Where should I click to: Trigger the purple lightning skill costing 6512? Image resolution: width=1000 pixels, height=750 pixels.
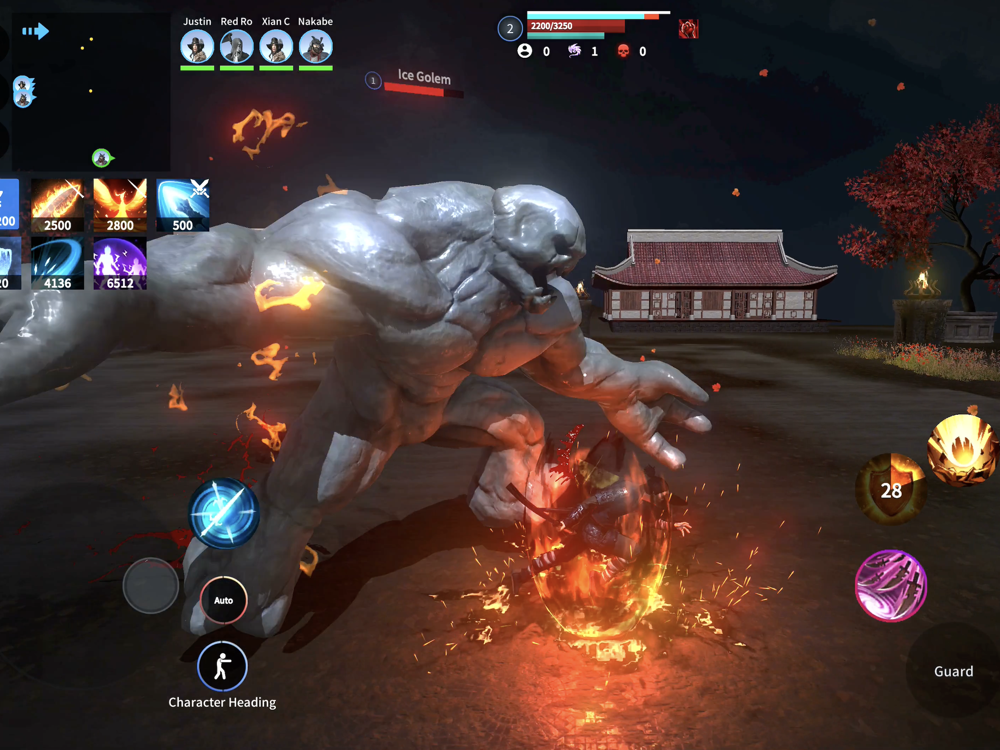click(120, 265)
